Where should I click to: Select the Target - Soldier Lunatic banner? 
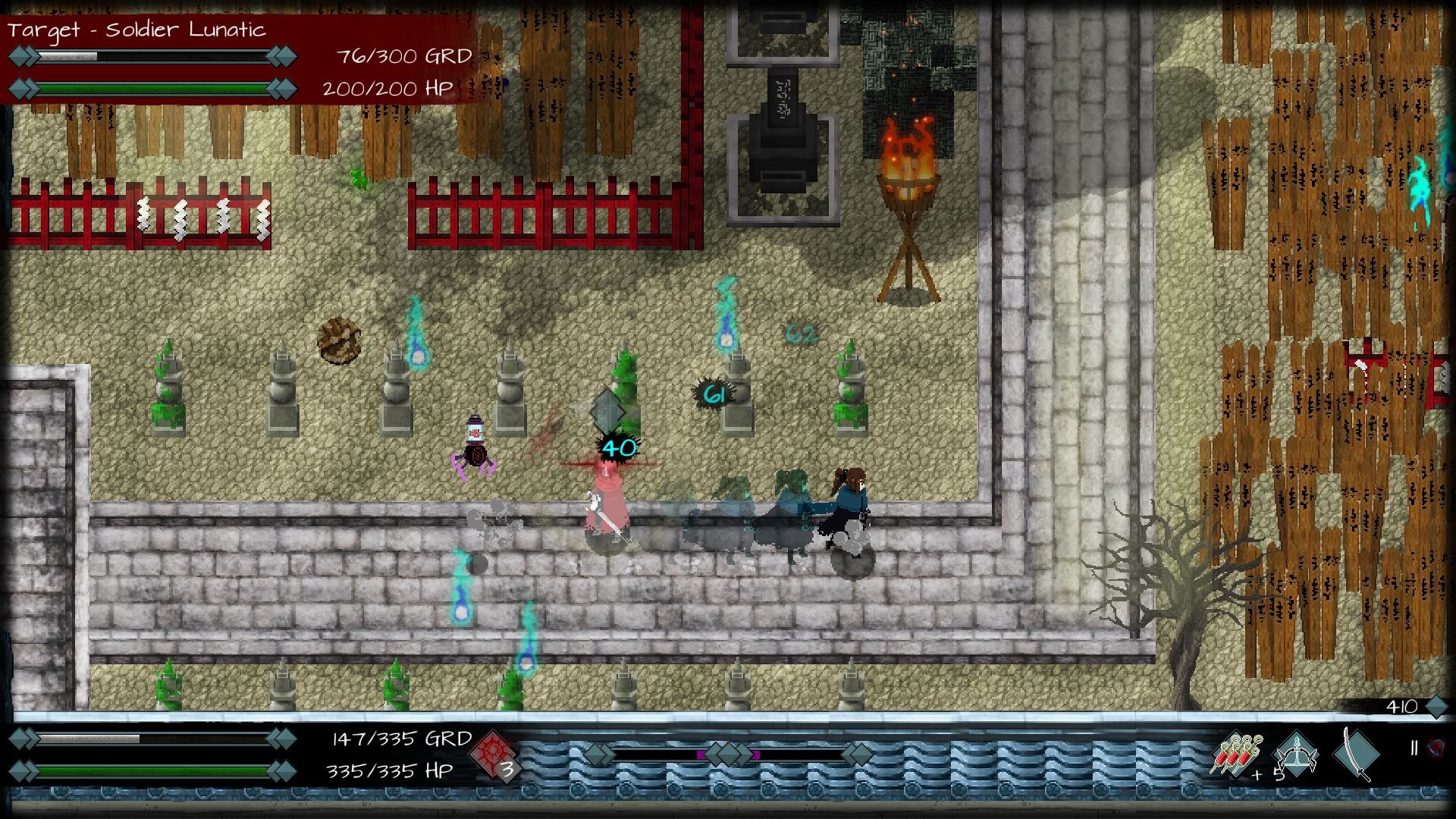pyautogui.click(x=136, y=31)
